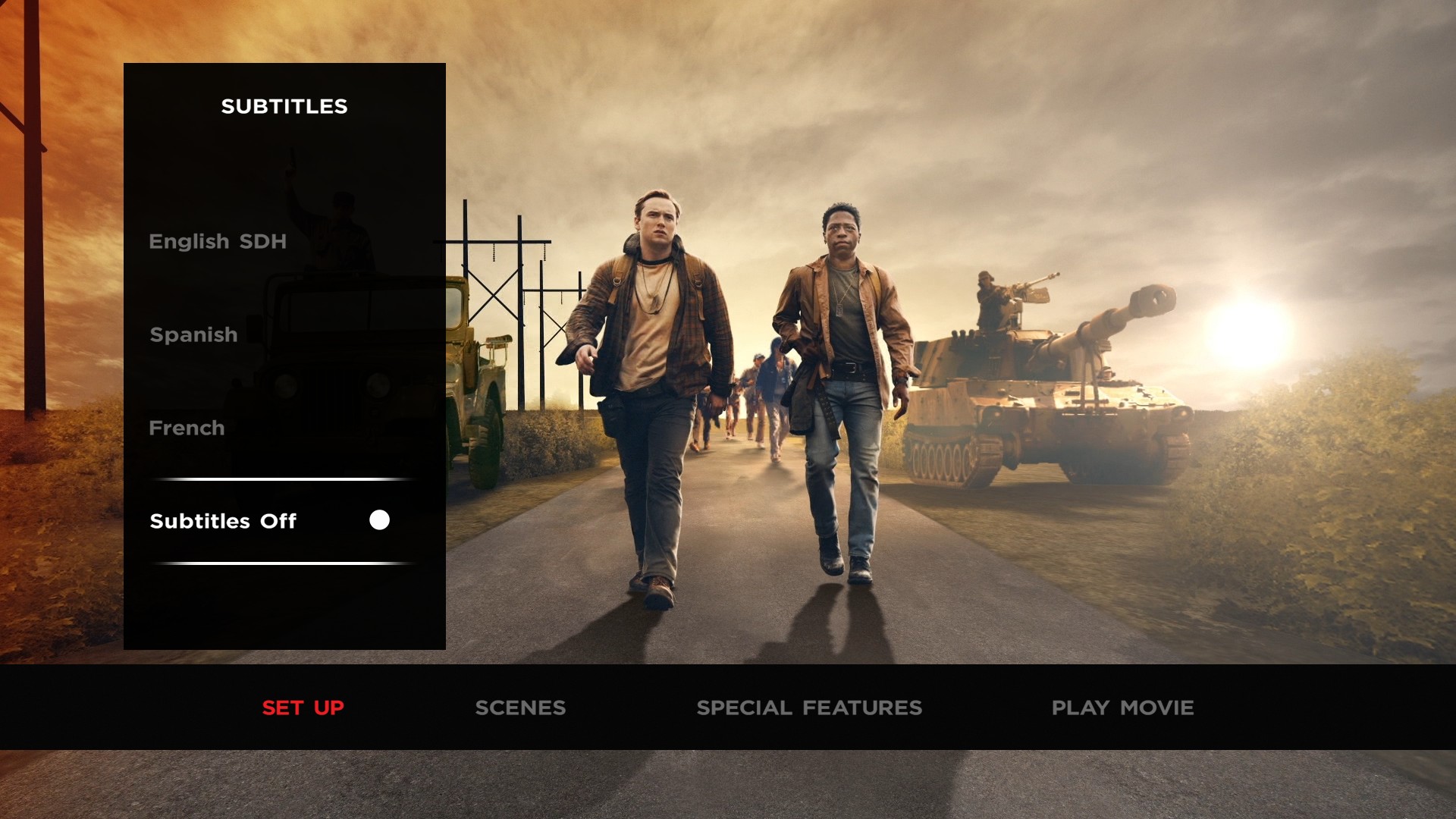Image resolution: width=1456 pixels, height=819 pixels.
Task: Click French option in the subtitles panel
Action: (x=187, y=428)
